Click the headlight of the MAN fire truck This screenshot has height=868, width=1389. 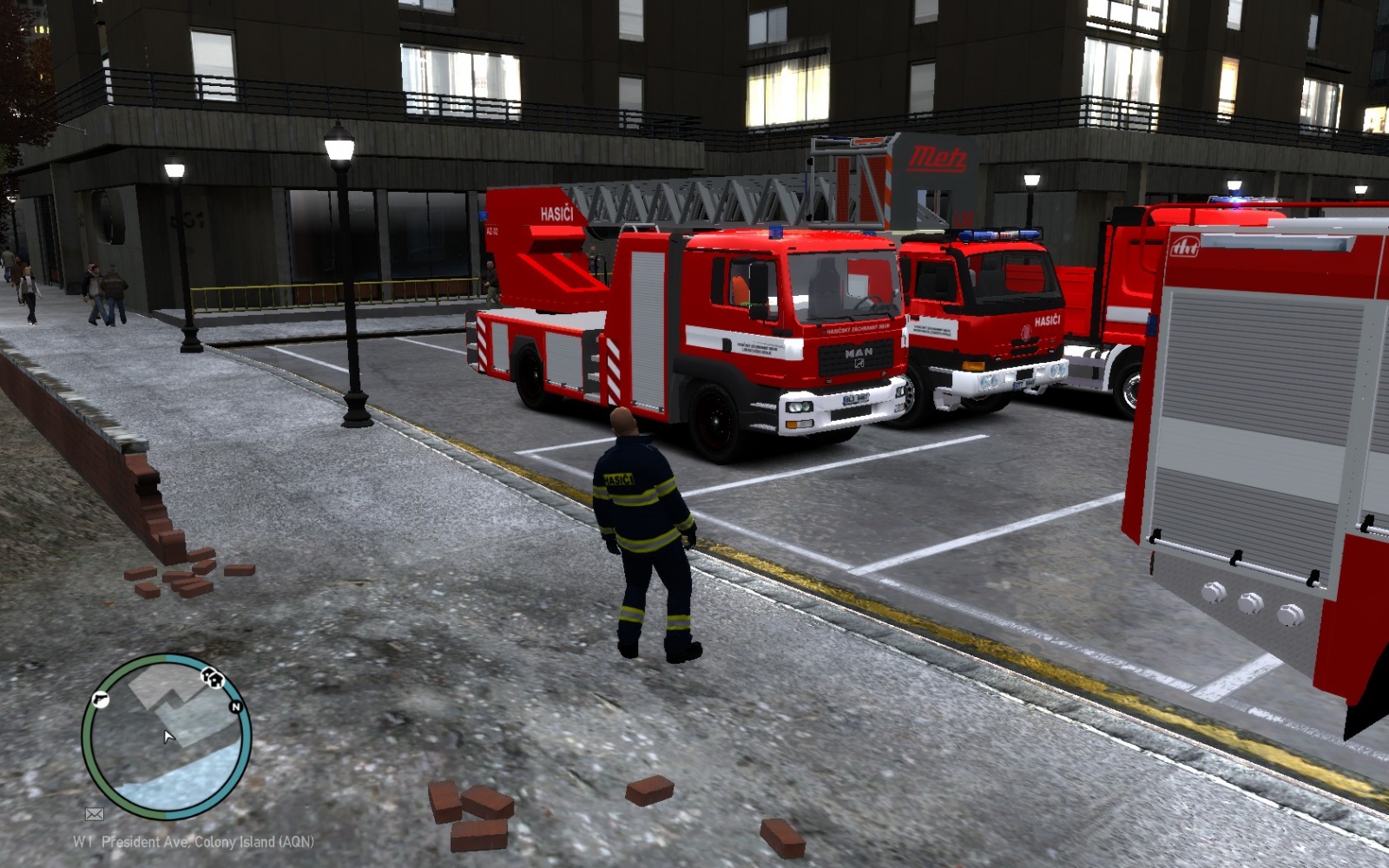[x=799, y=407]
